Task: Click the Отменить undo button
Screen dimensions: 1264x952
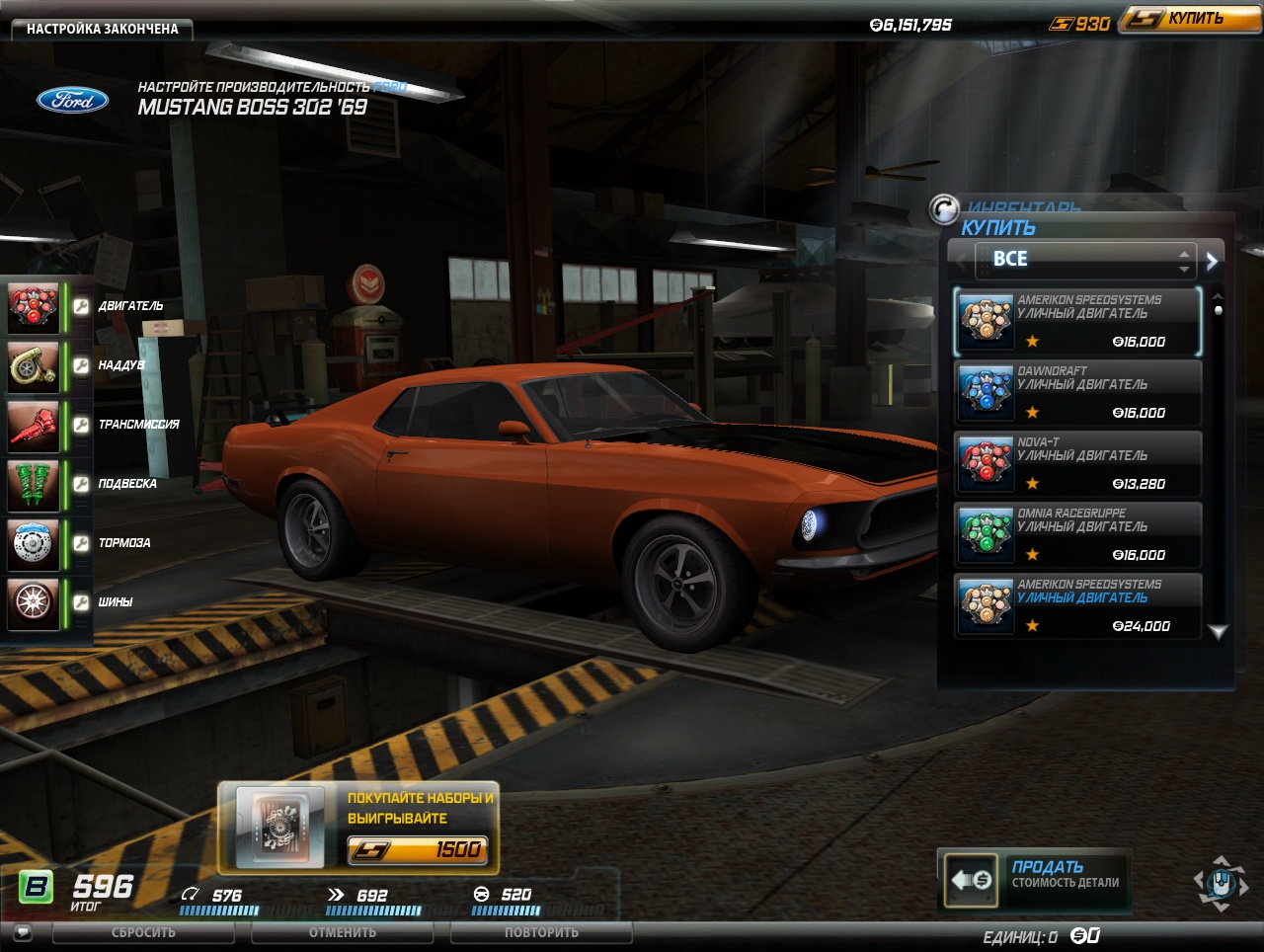Action: point(343,932)
